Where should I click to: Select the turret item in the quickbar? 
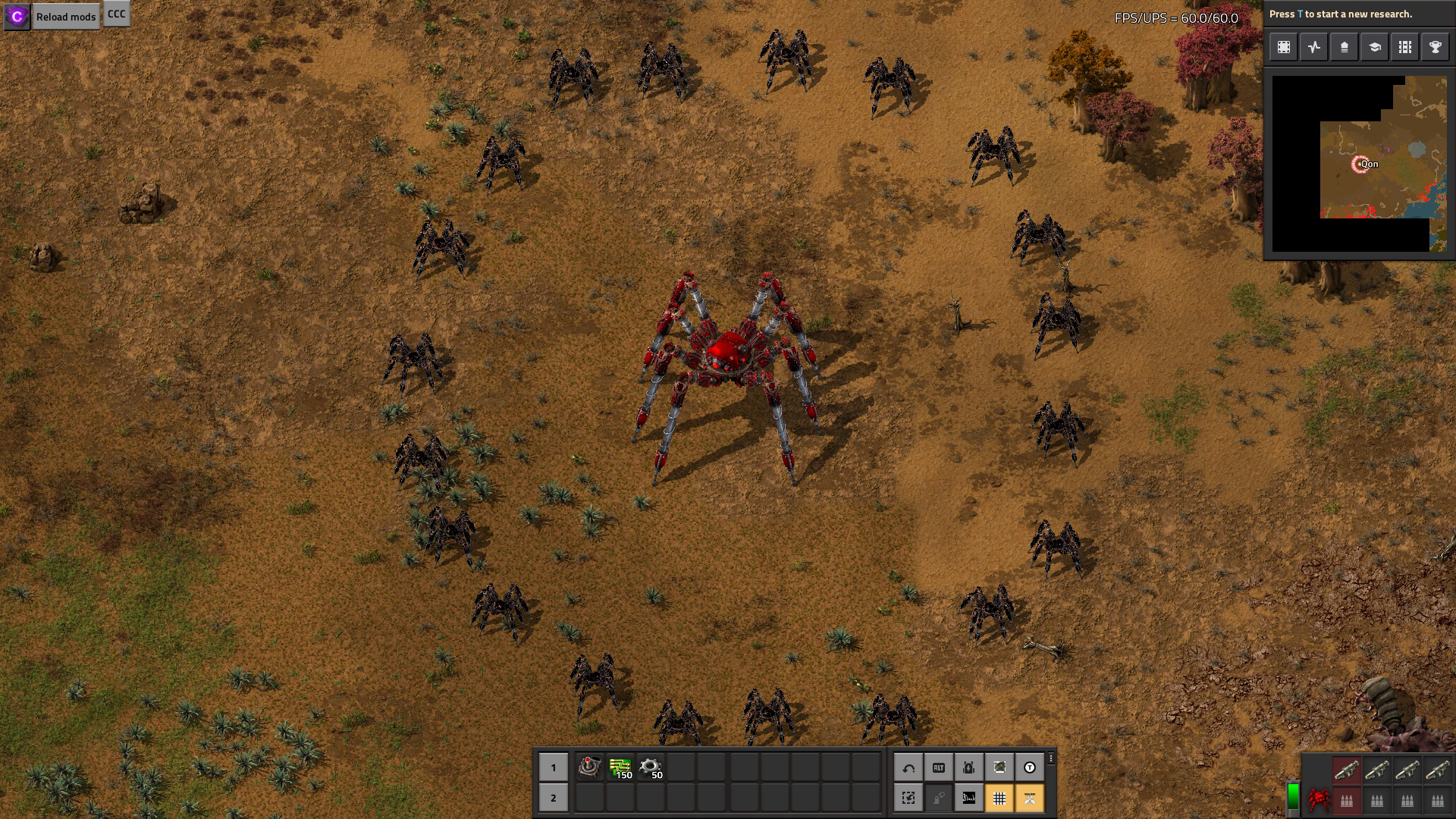[589, 767]
